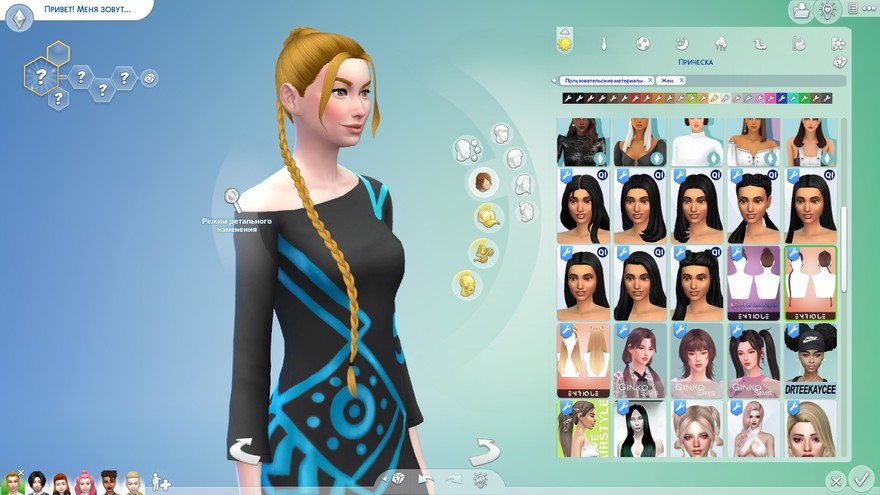Add a new Sim to the household
This screenshot has height=495, width=880.
(x=161, y=483)
